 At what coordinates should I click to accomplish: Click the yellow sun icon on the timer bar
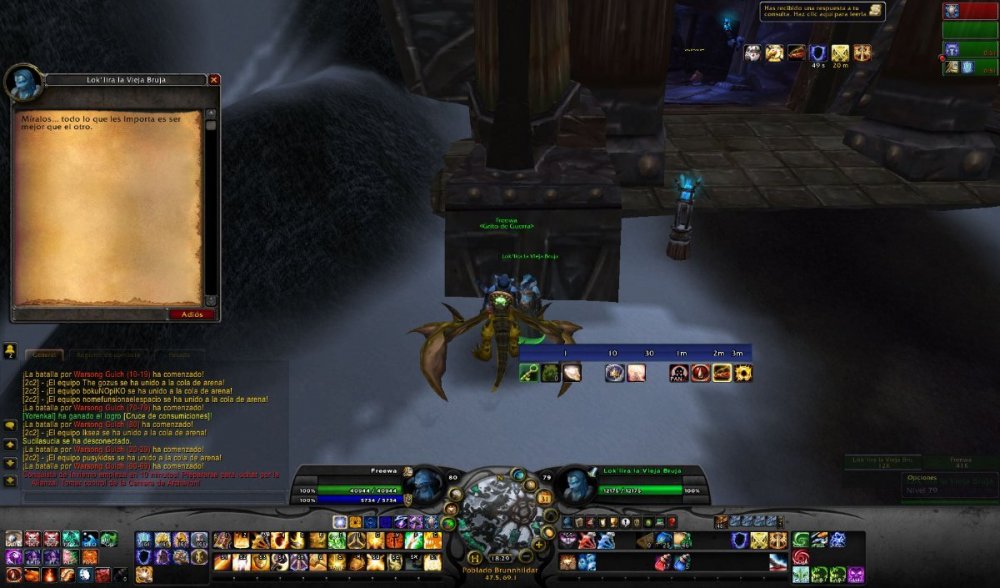pyautogui.click(x=742, y=373)
